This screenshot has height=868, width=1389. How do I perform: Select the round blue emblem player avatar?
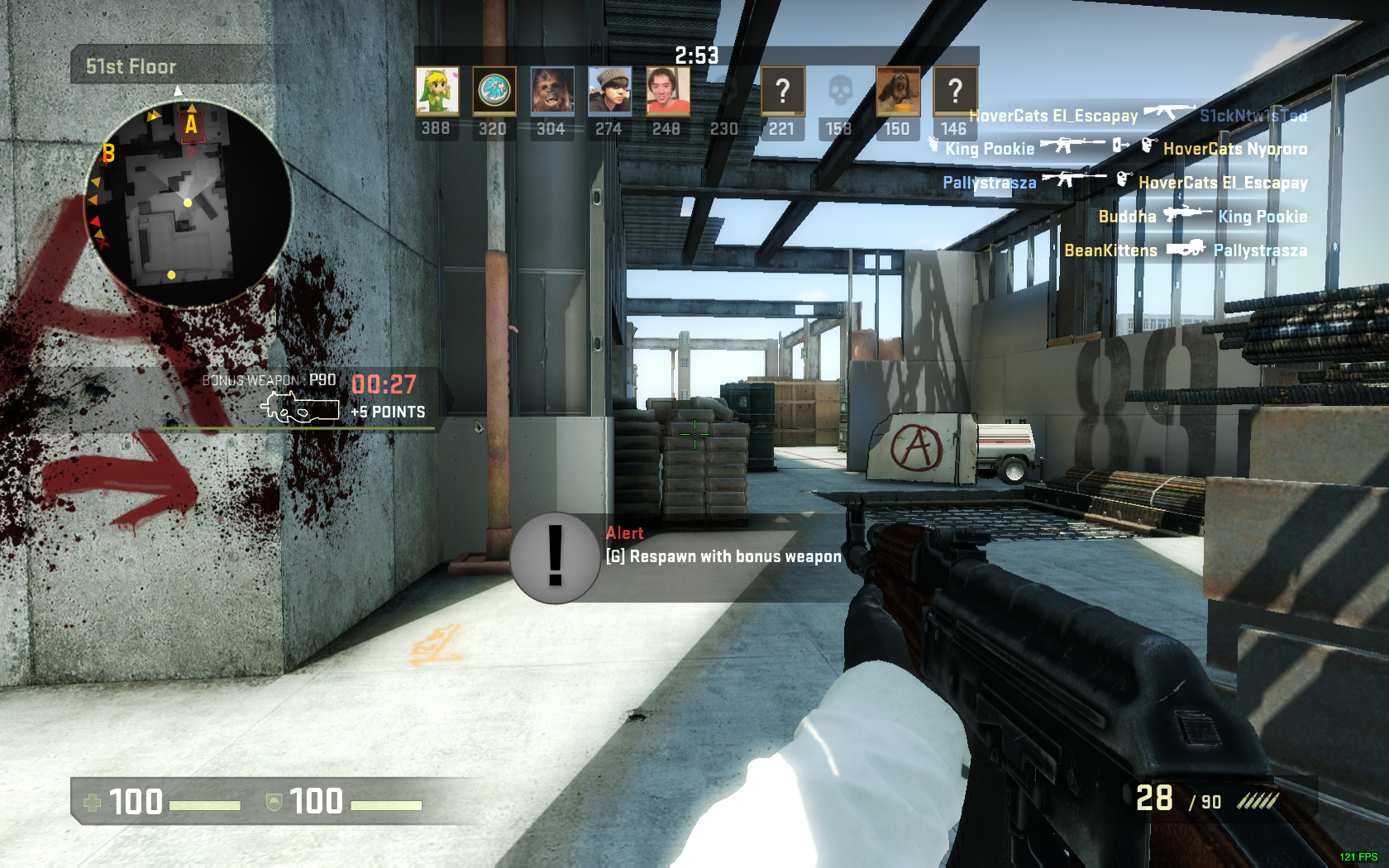494,91
